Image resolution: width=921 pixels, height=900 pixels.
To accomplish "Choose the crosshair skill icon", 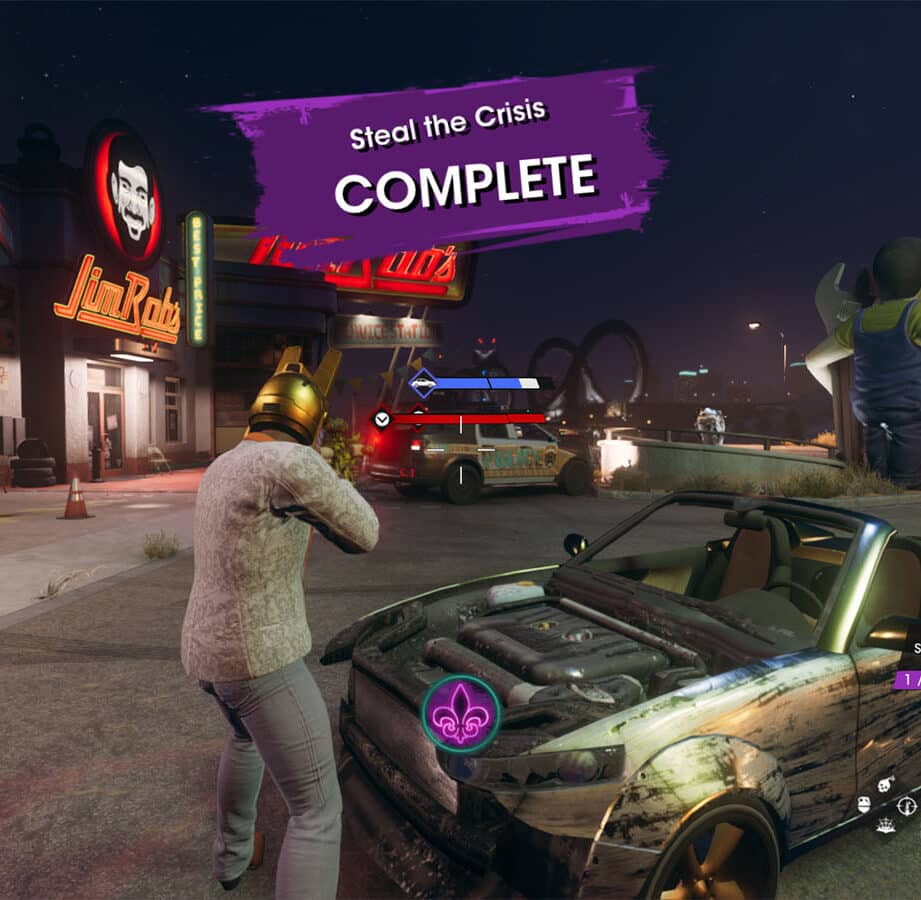I will click(907, 806).
